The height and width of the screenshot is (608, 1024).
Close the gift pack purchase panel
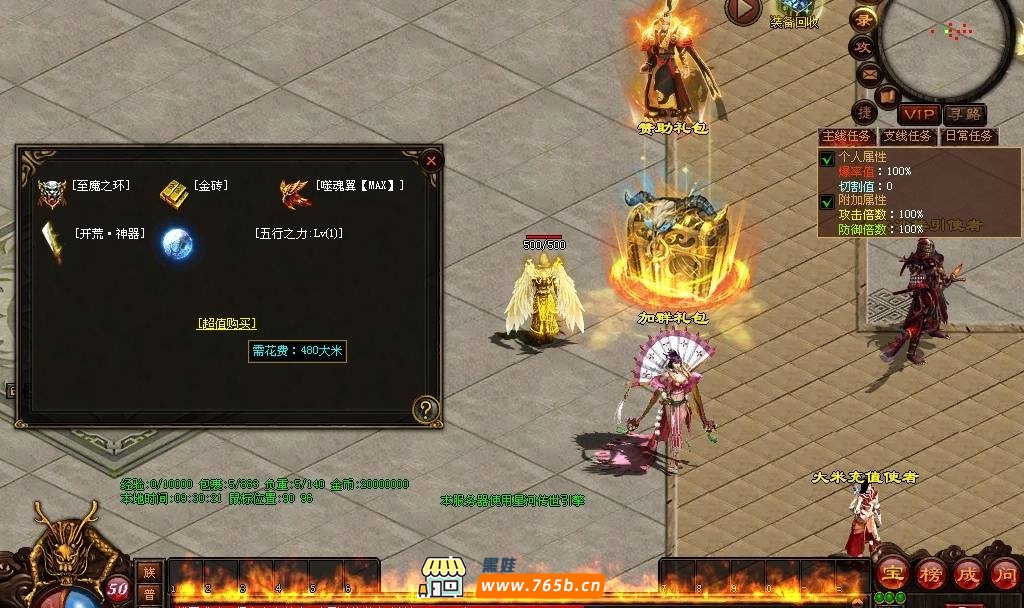(x=430, y=160)
